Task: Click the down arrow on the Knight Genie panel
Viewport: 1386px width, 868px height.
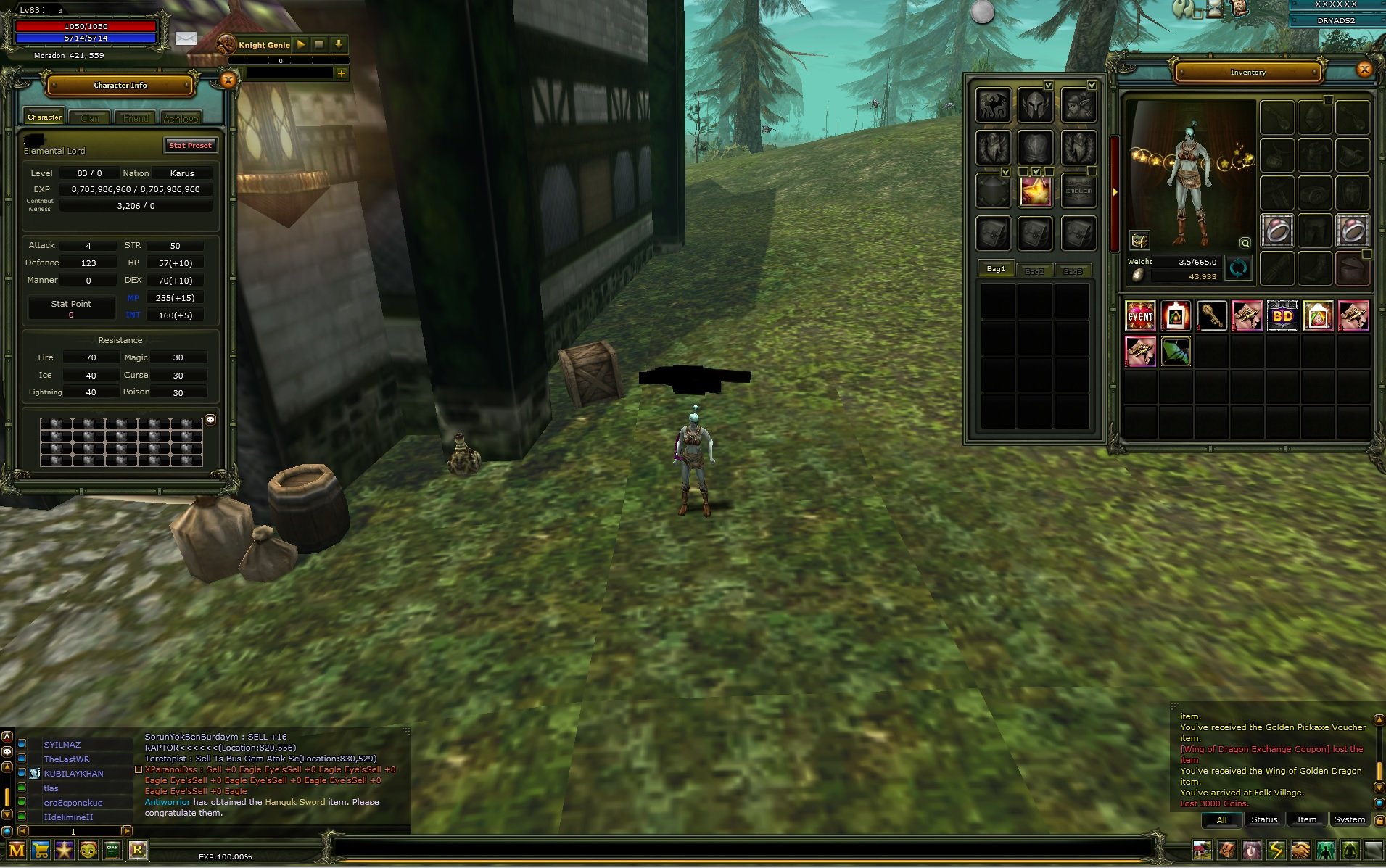Action: click(338, 44)
